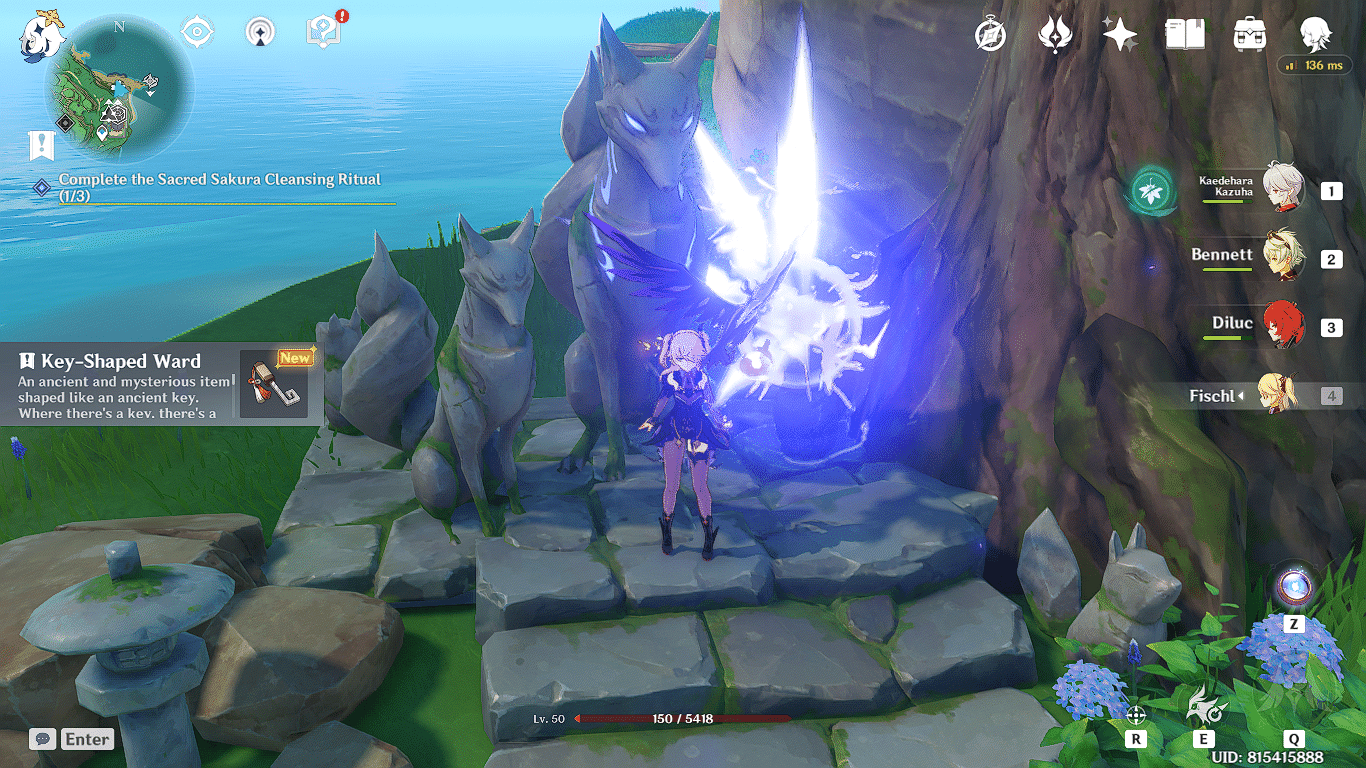The width and height of the screenshot is (1366, 768).
Task: Open the Adventurer Handbook book icon
Action: [x=1184, y=34]
